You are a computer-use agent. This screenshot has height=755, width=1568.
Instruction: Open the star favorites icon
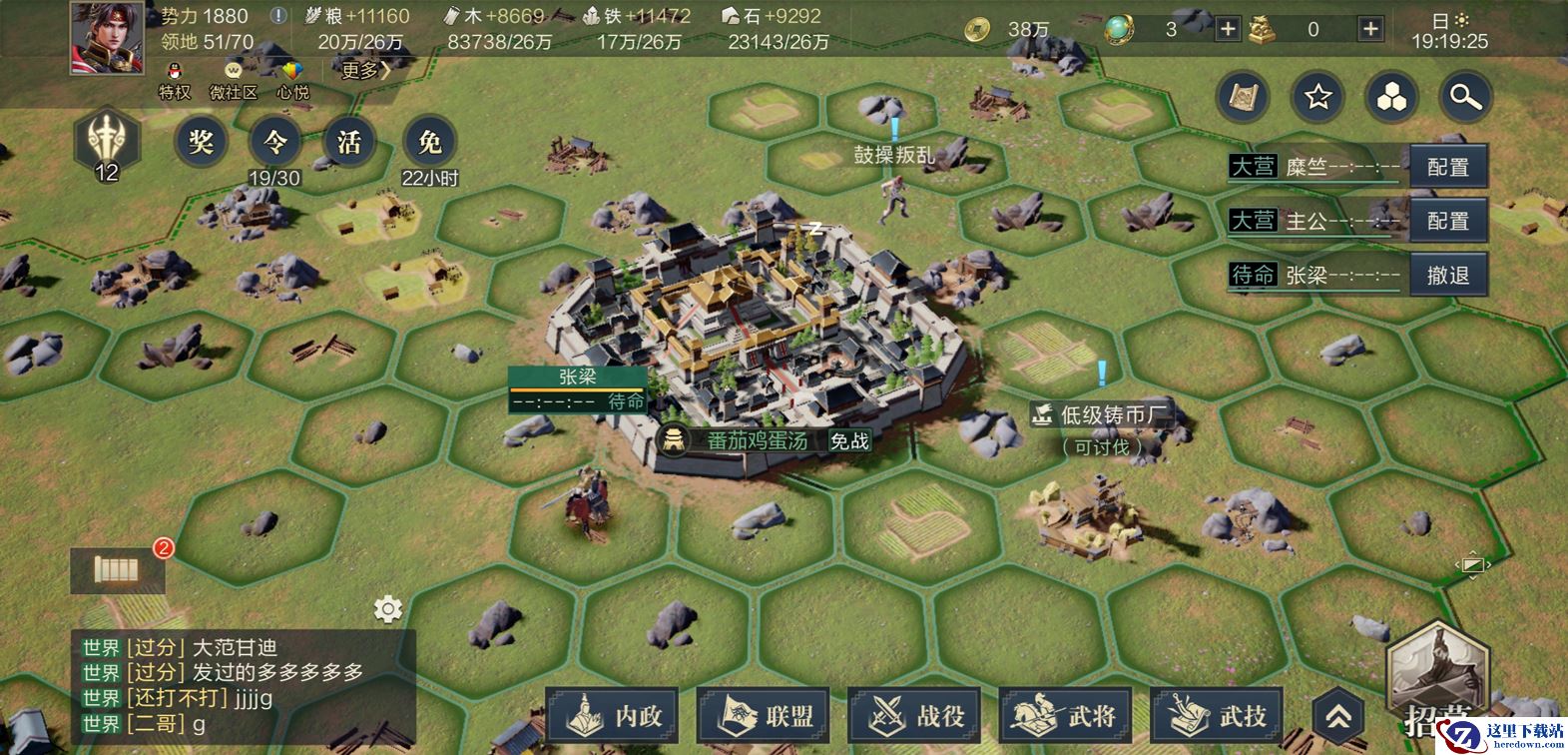coord(1317,97)
